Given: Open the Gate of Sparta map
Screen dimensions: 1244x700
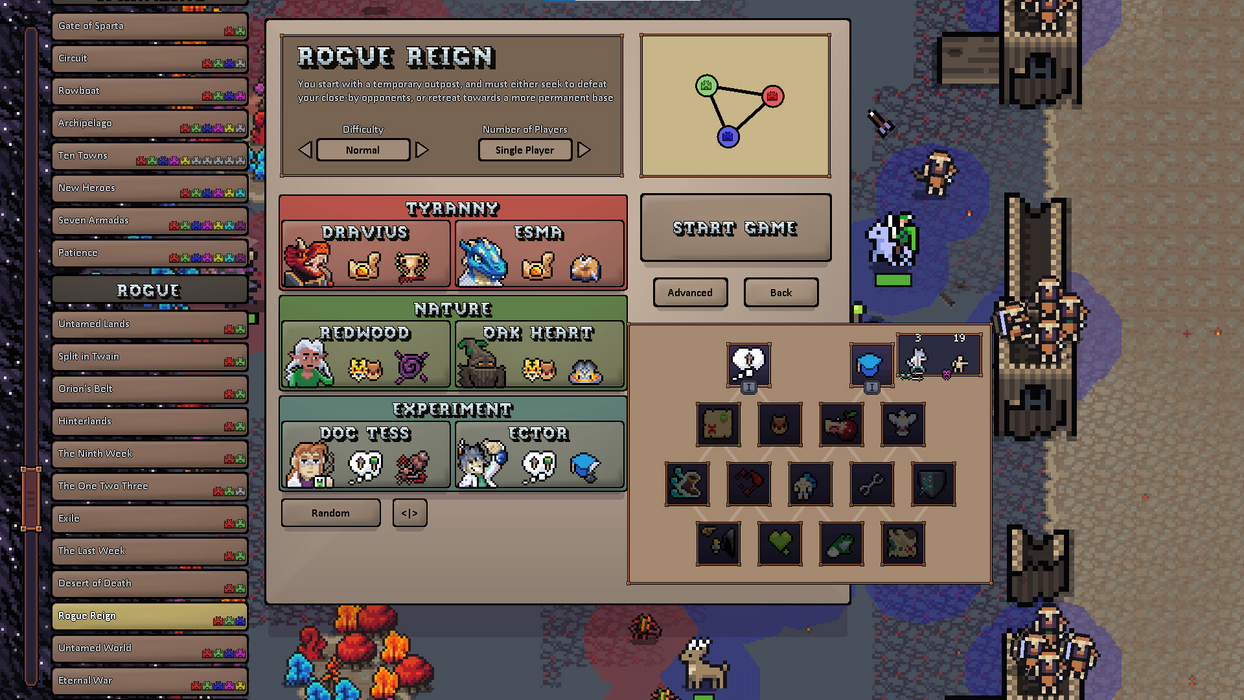Looking at the screenshot, I should 149,26.
